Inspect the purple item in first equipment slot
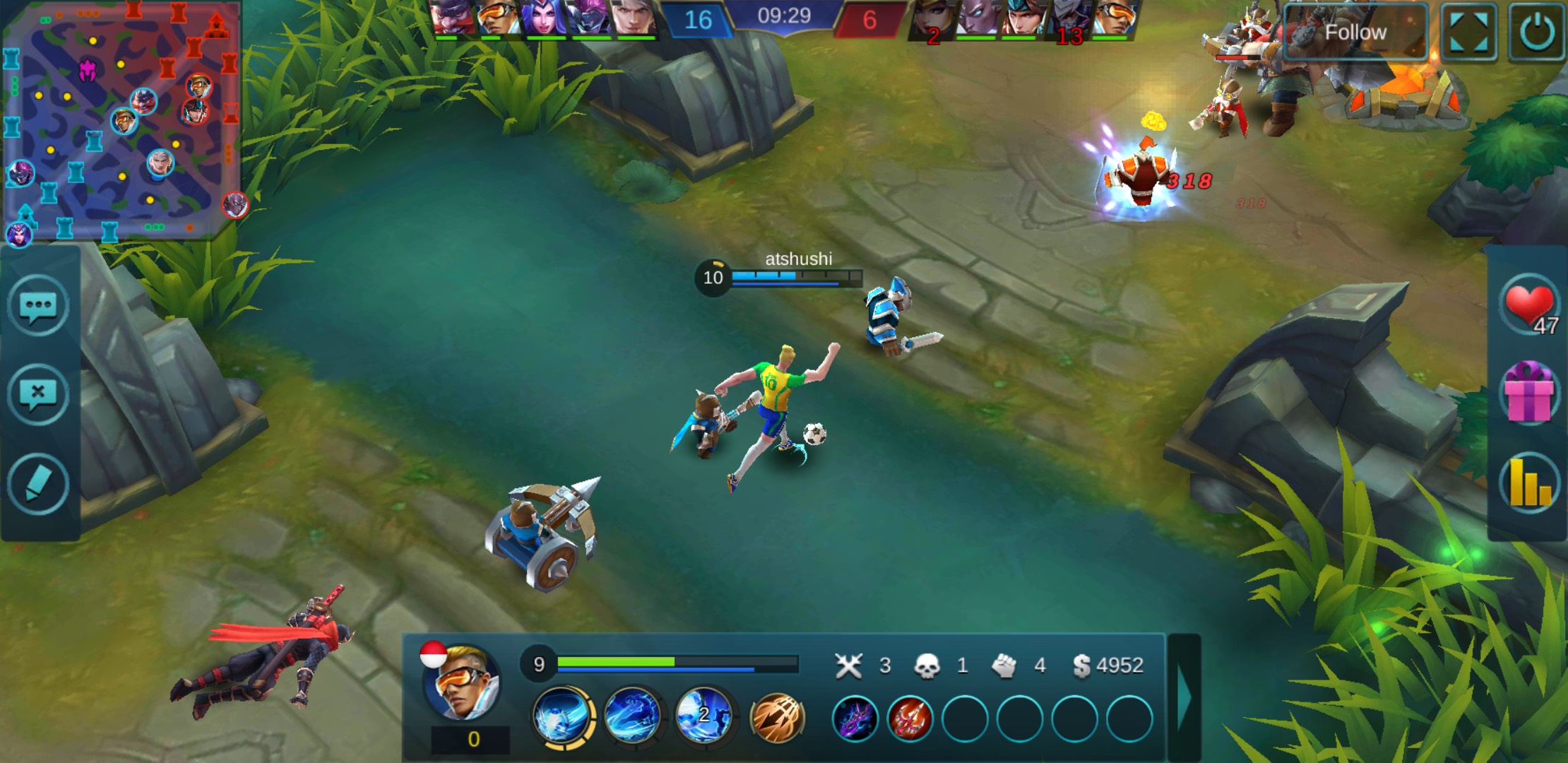 [x=855, y=719]
